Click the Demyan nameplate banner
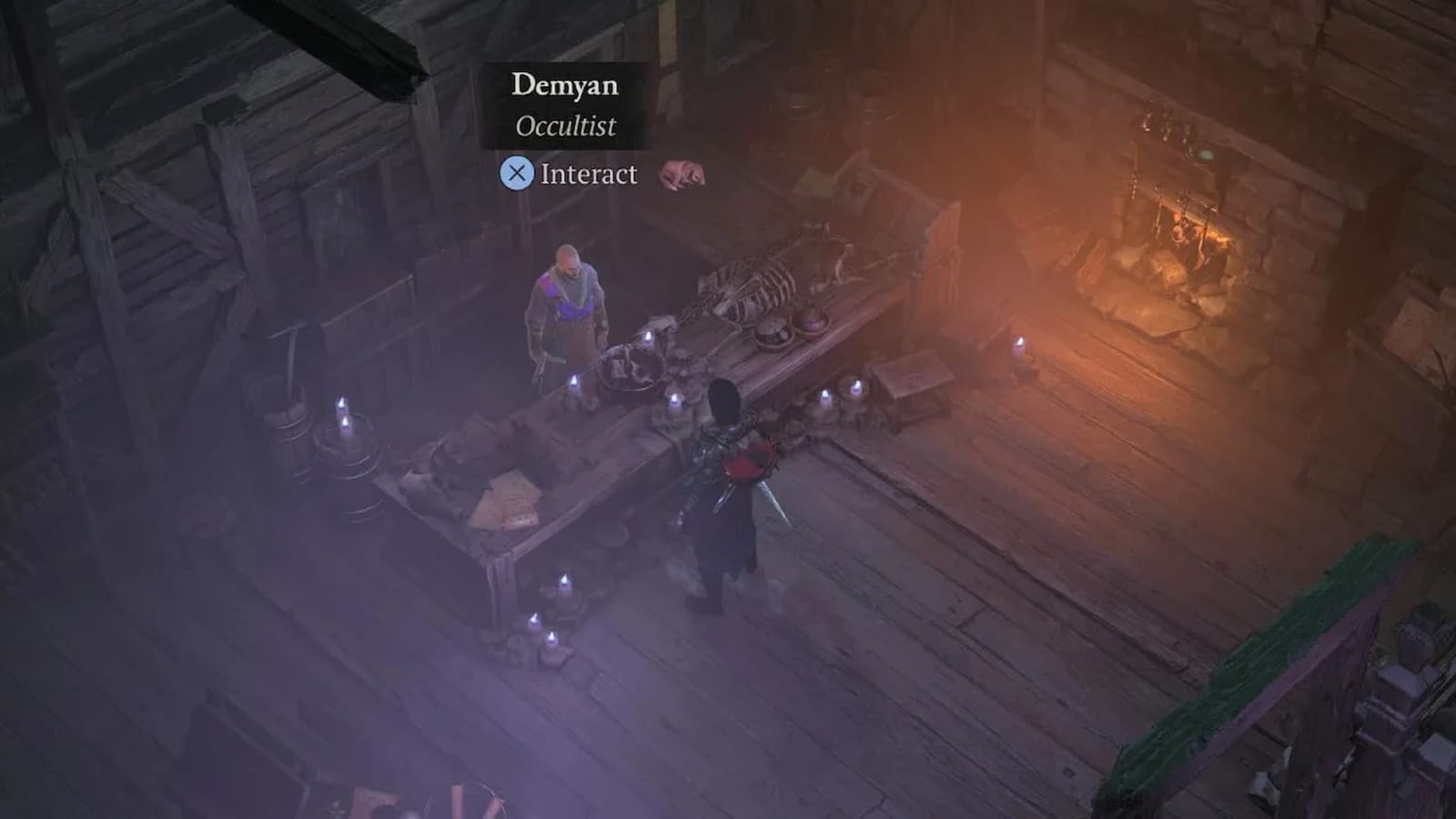The image size is (1456, 819). click(x=564, y=87)
